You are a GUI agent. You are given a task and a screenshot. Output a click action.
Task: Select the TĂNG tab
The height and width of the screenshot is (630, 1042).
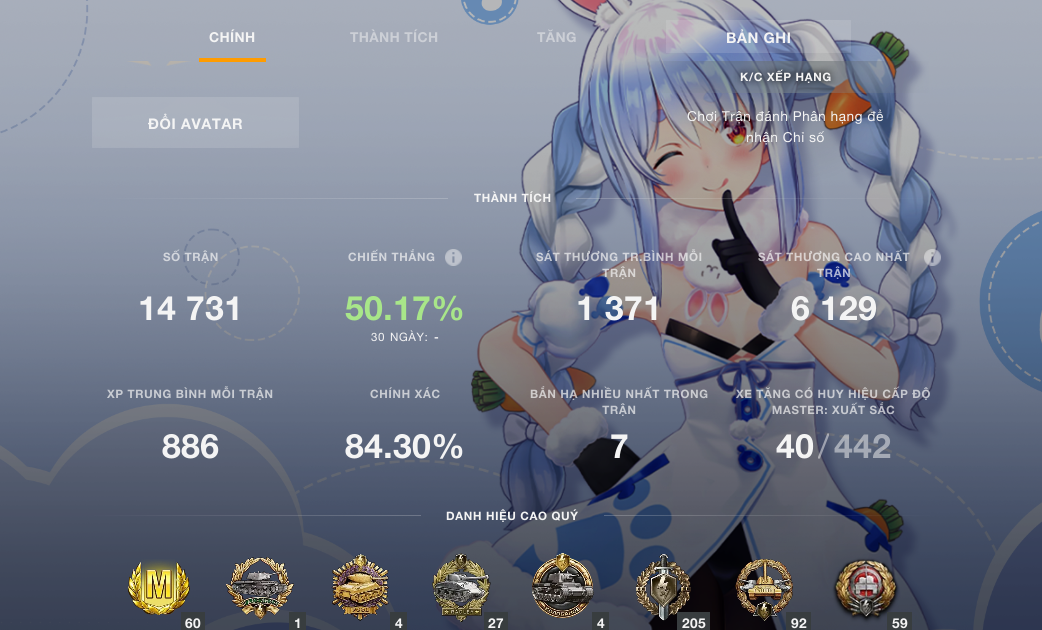click(x=556, y=38)
